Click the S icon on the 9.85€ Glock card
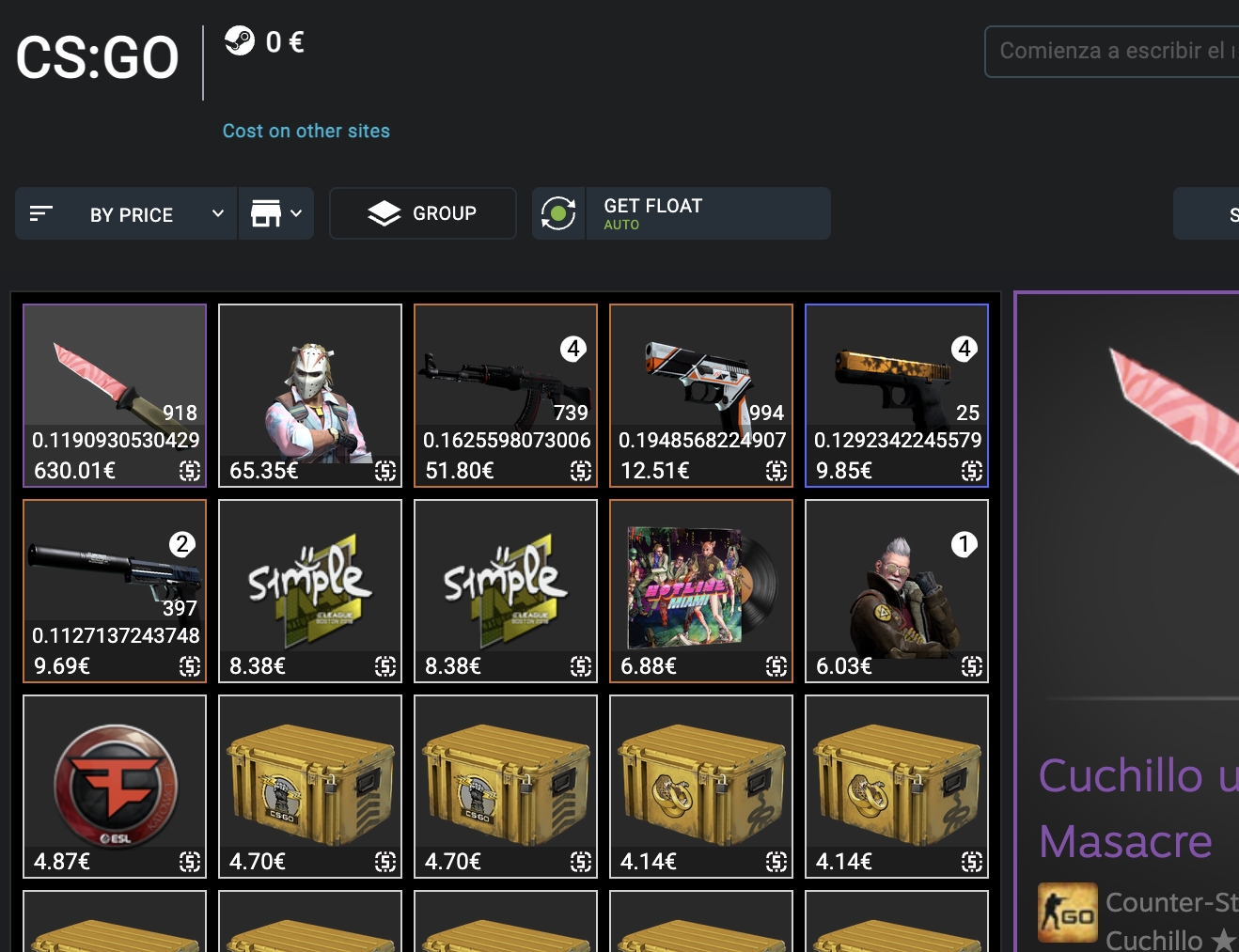This screenshot has width=1239, height=952. click(973, 471)
